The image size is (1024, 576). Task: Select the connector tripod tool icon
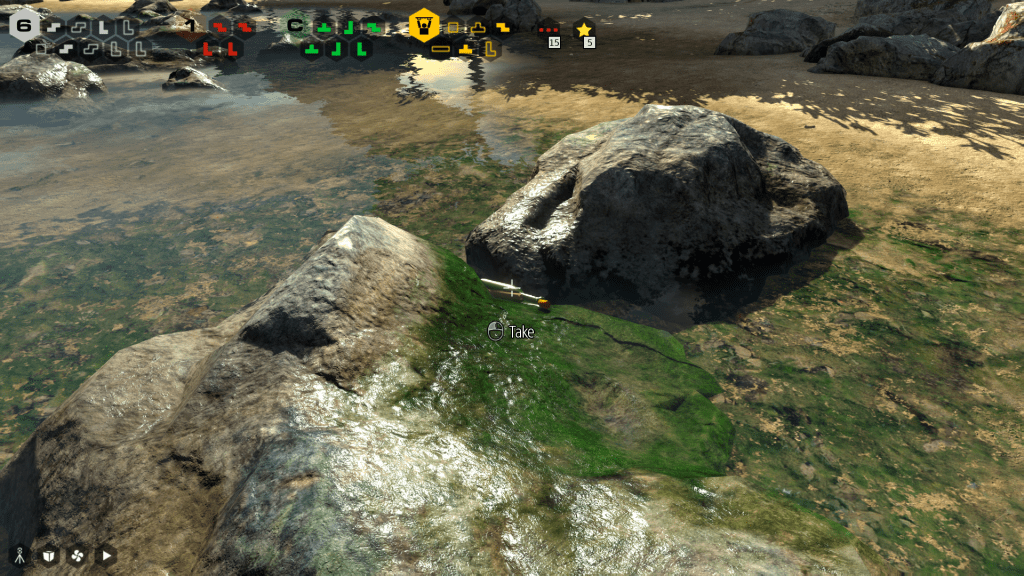(x=19, y=555)
